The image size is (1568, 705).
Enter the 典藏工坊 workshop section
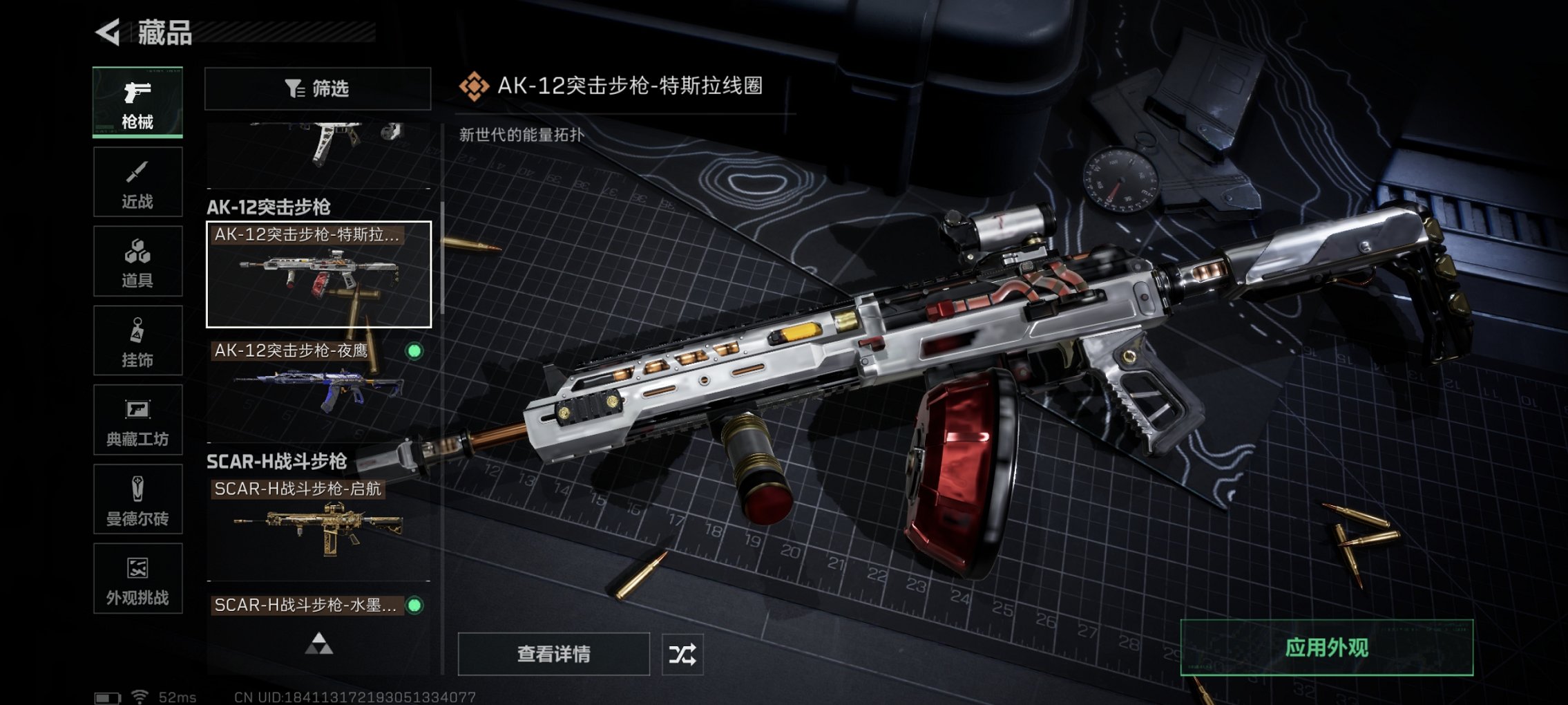137,420
